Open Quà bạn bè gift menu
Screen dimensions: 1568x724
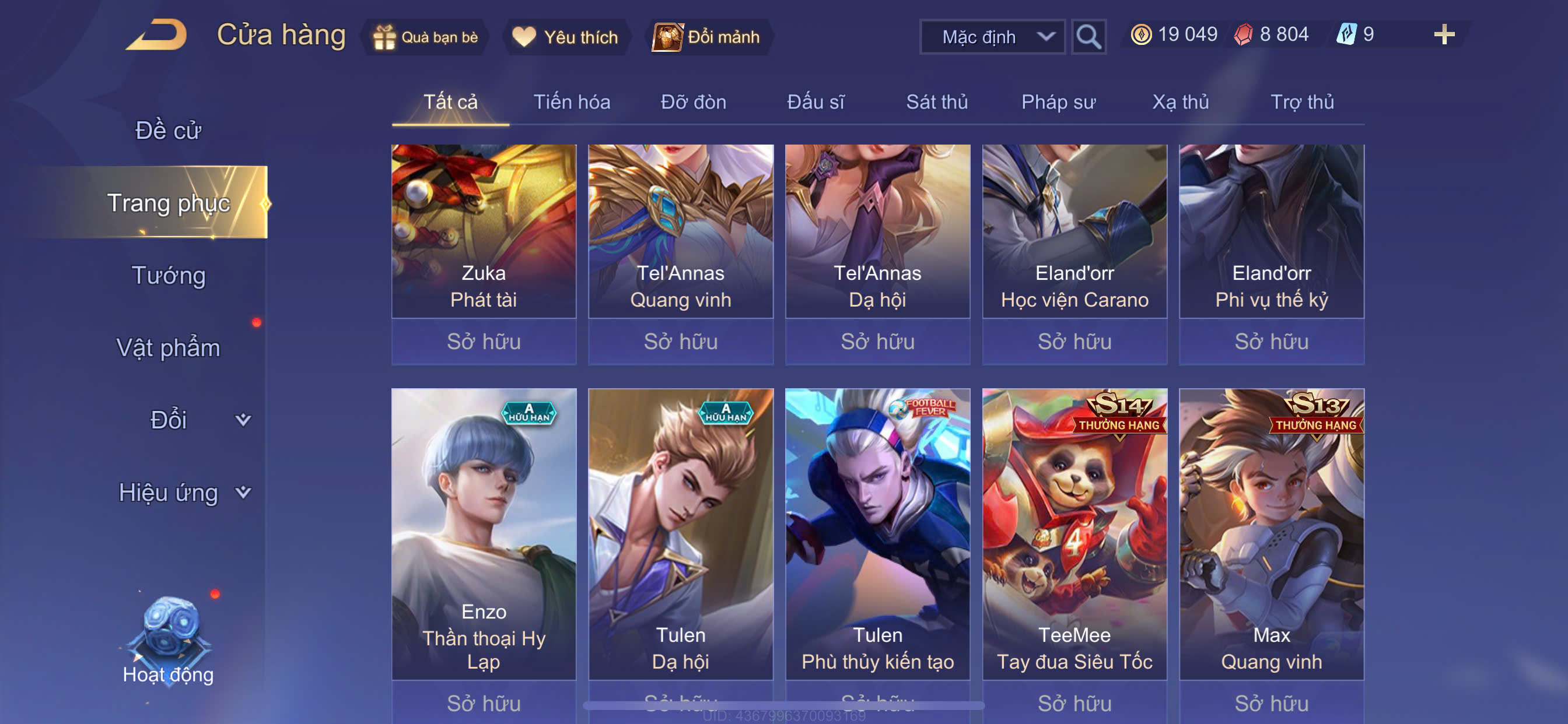(426, 37)
